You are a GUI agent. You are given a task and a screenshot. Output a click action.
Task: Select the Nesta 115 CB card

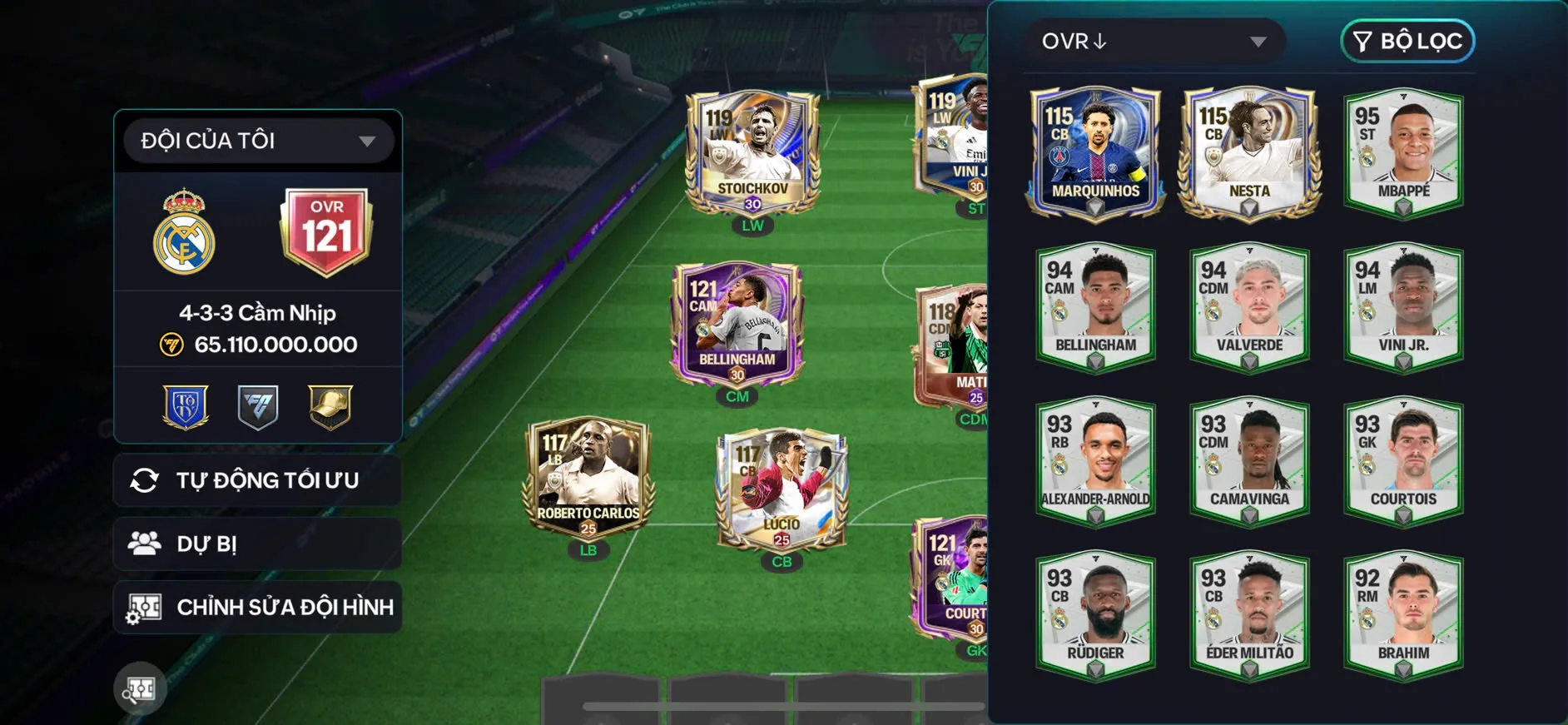[1249, 153]
